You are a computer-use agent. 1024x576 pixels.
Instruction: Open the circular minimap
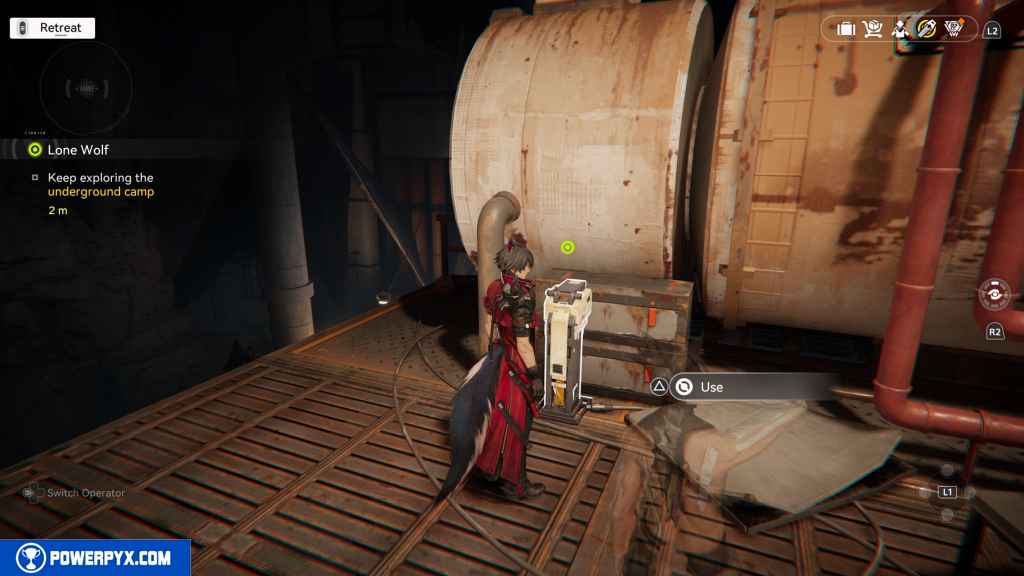86,88
